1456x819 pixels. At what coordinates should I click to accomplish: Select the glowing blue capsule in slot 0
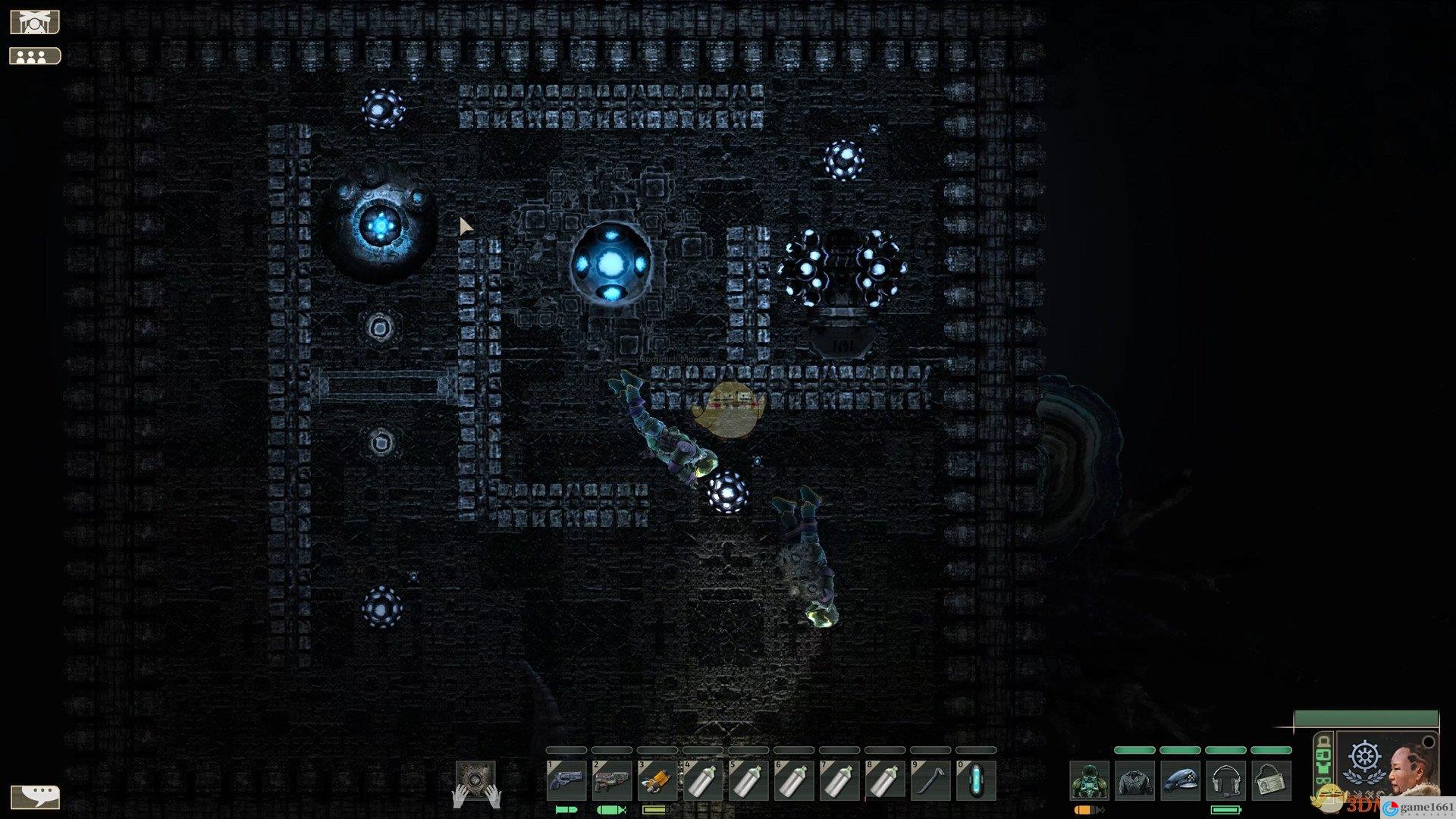click(975, 780)
